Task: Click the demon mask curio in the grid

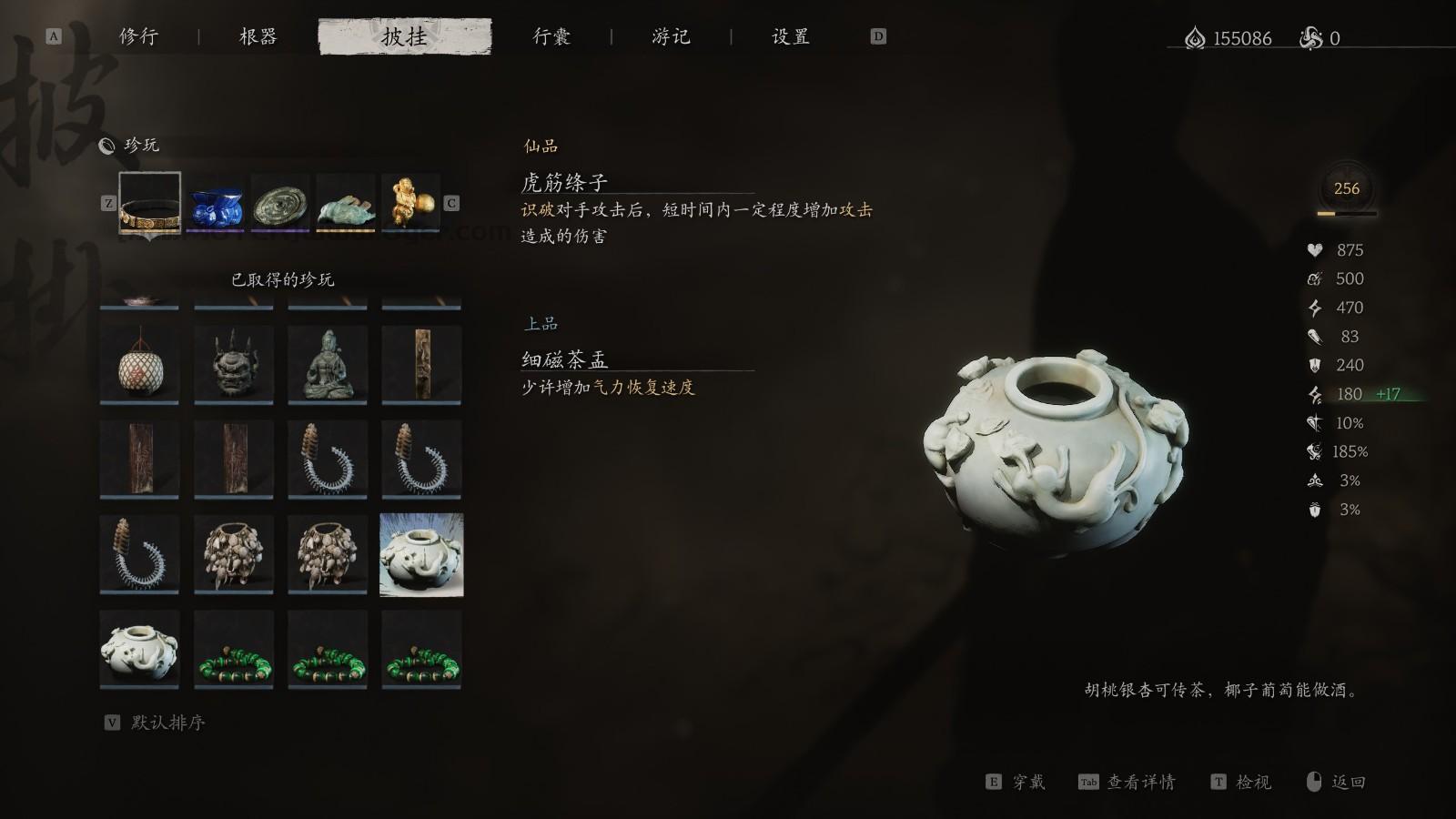Action: (x=232, y=365)
